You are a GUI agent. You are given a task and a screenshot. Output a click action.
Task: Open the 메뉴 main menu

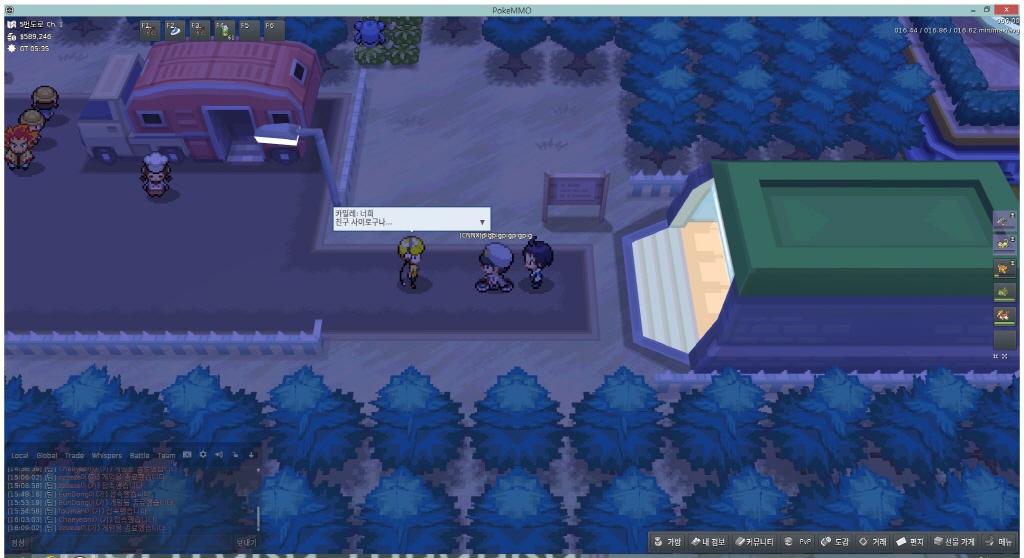998,541
